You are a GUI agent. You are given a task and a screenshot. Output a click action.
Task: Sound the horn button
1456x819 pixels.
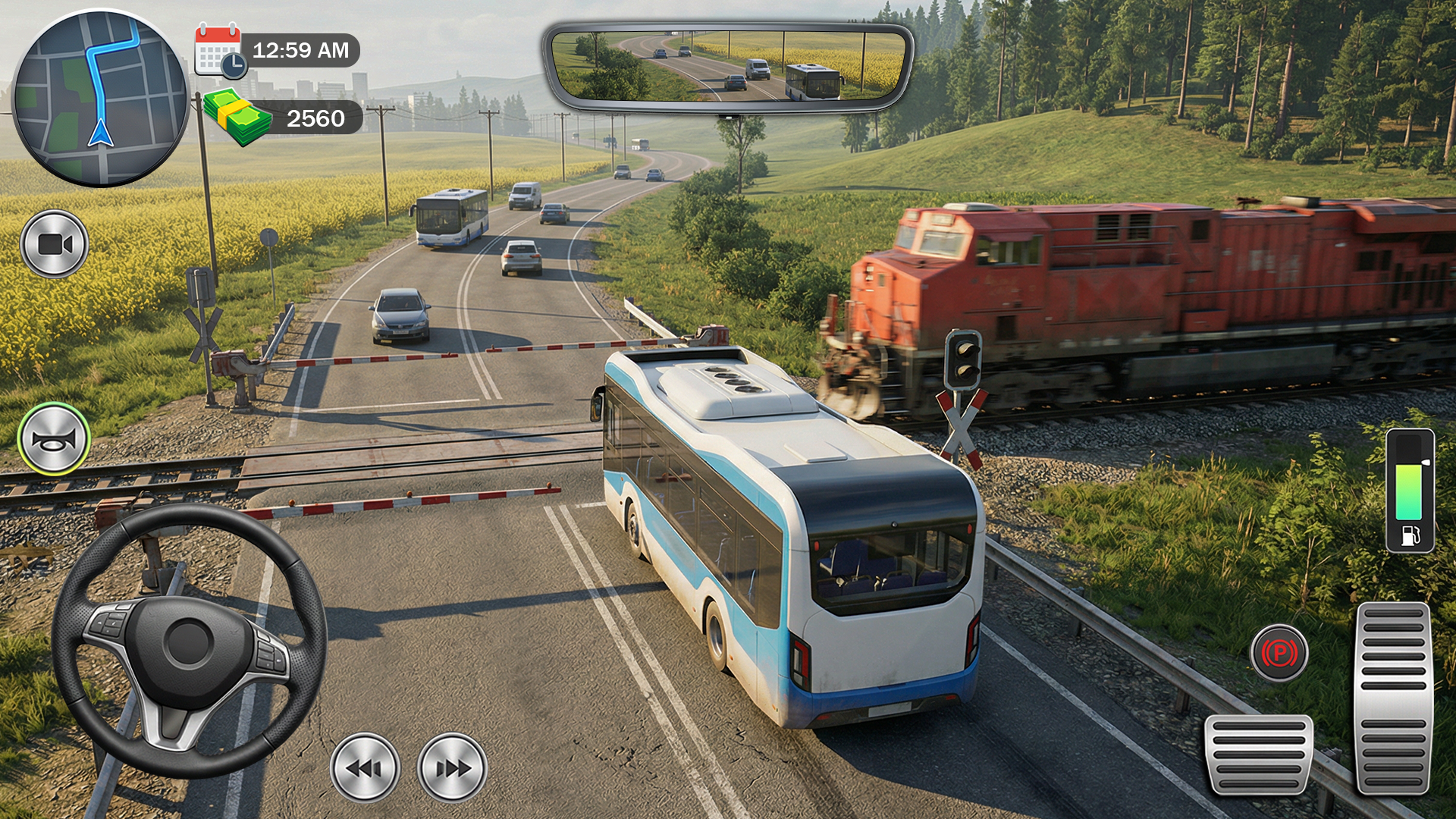point(54,439)
